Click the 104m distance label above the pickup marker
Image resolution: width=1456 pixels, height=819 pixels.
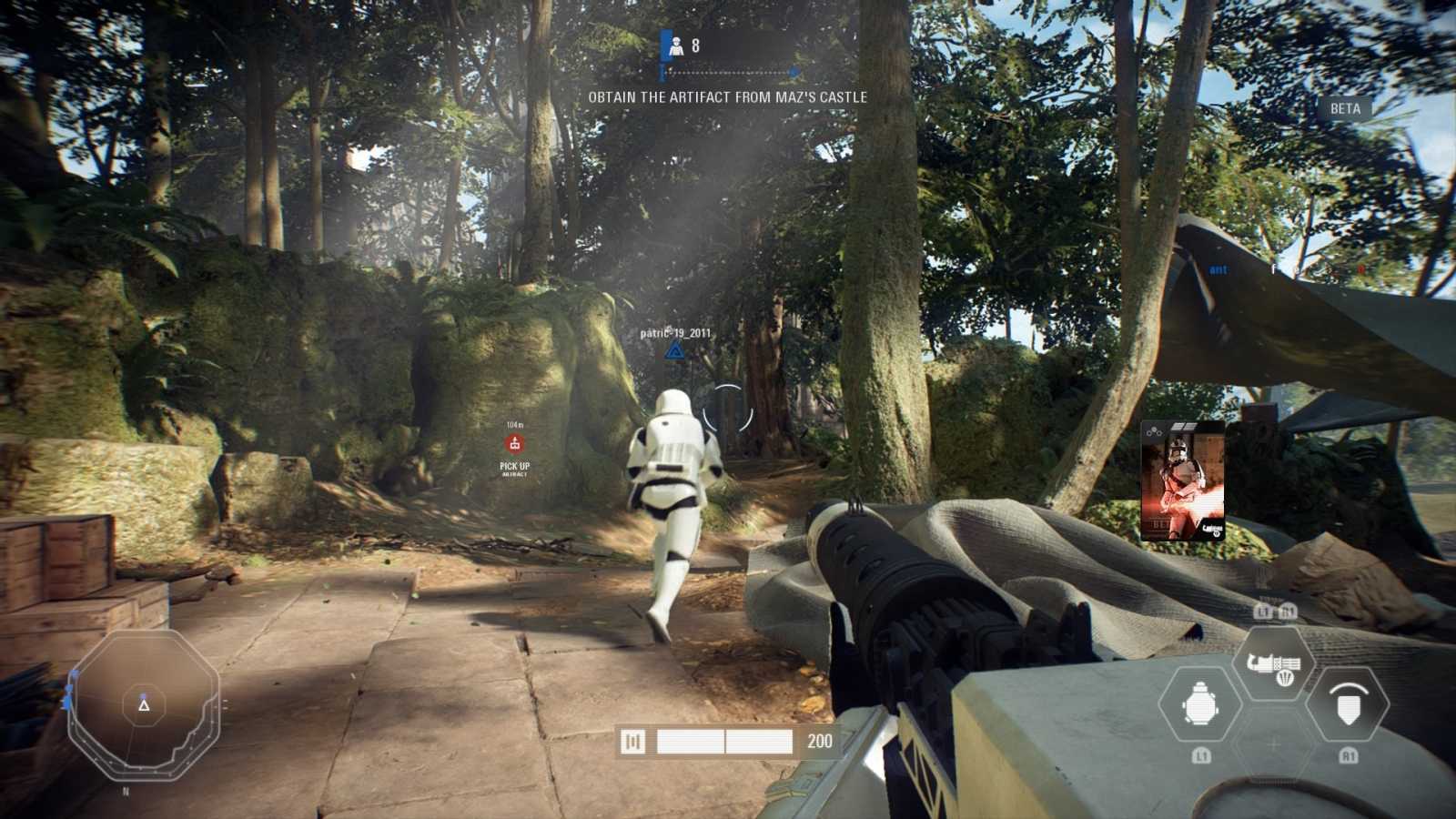(515, 425)
